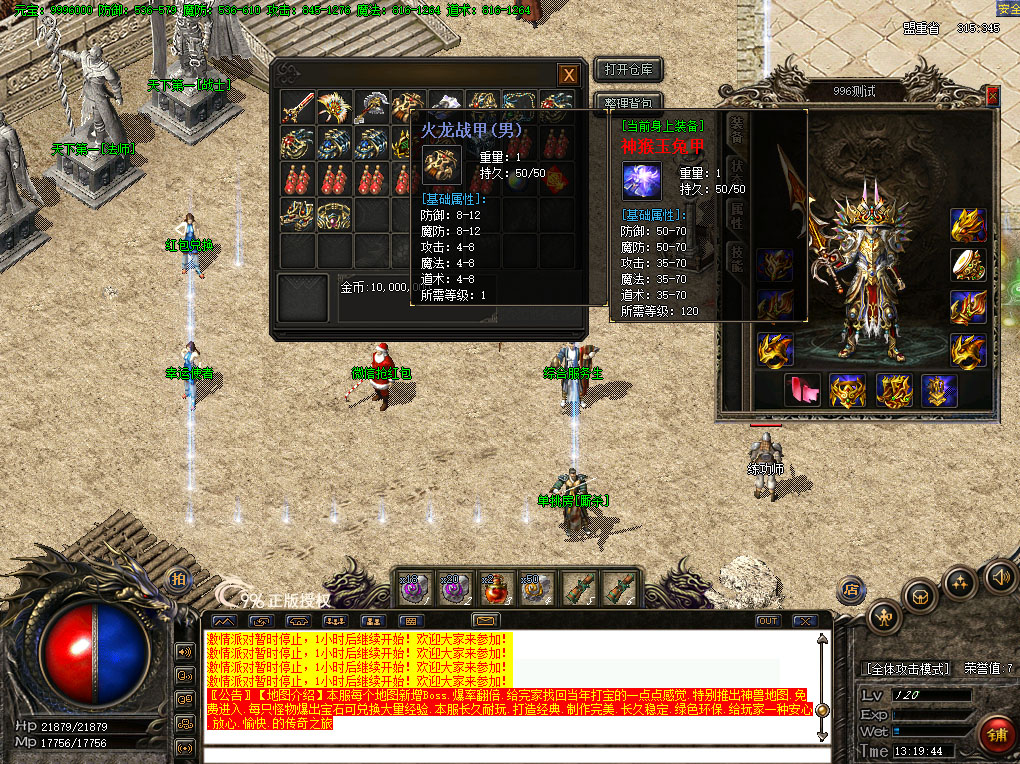Screen dimensions: 1020x764
Task: Open the mail envelope button above chat
Action: [x=486, y=621]
